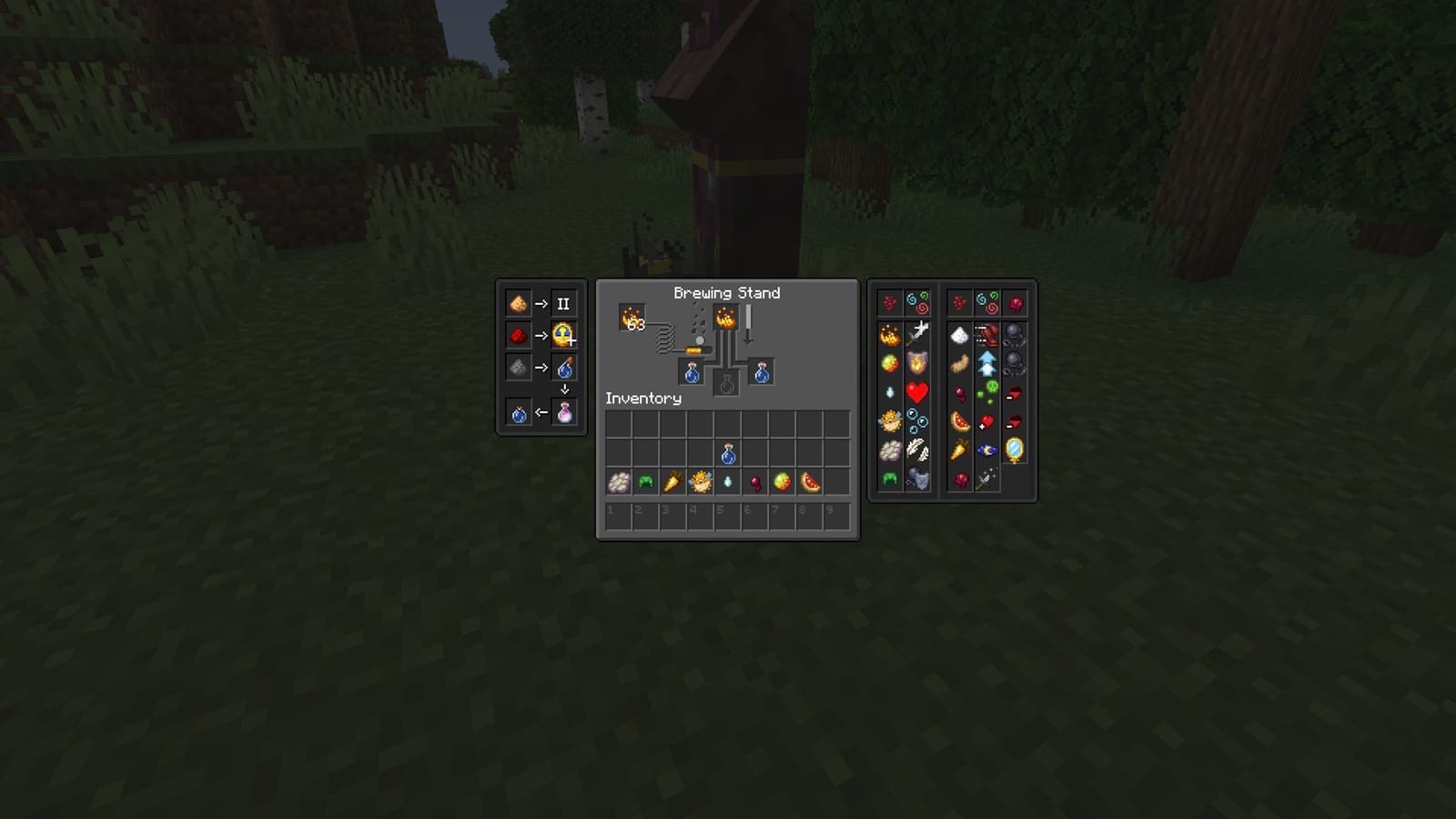Click the glowstone dust recipe icon
This screenshot has height=819, width=1456.
(x=519, y=303)
